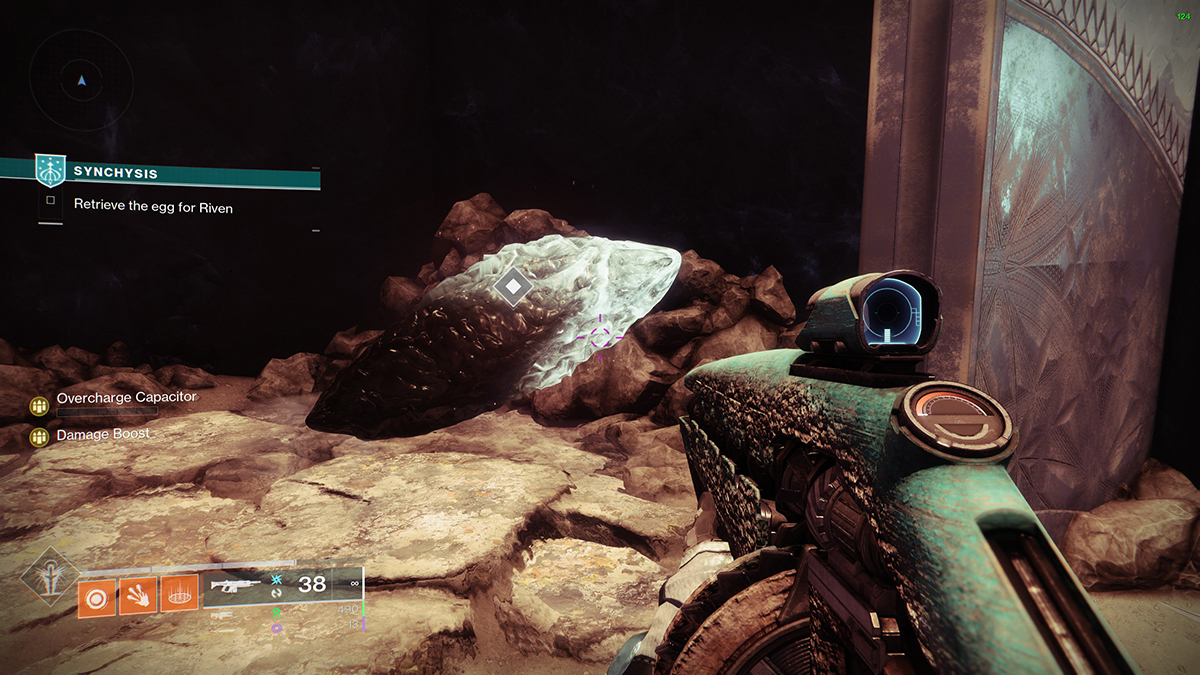This screenshot has height=675, width=1200.
Task: Activate the class ability rift icon
Action: click(x=180, y=597)
